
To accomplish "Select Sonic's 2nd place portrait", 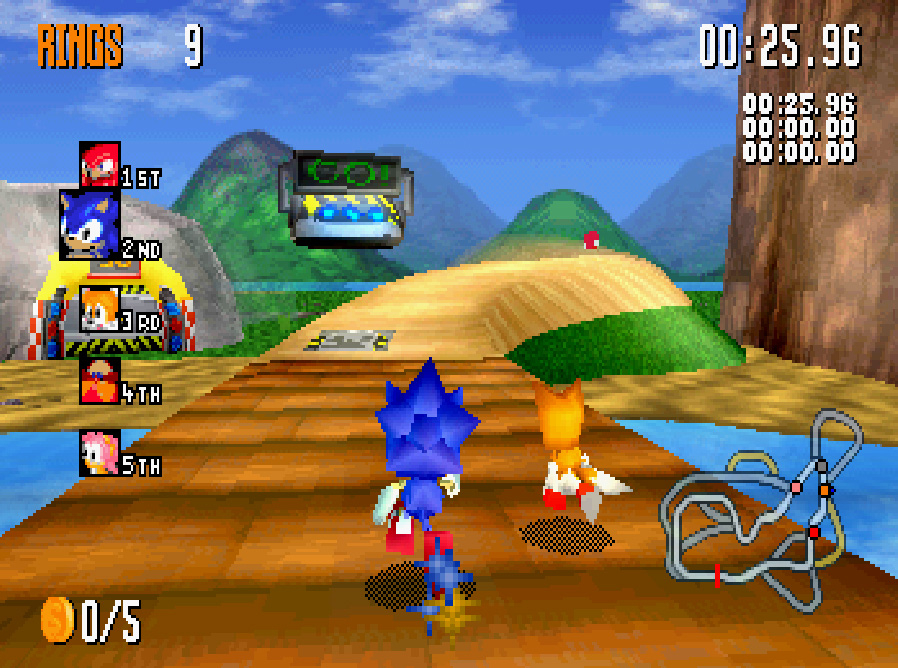I will (x=90, y=224).
